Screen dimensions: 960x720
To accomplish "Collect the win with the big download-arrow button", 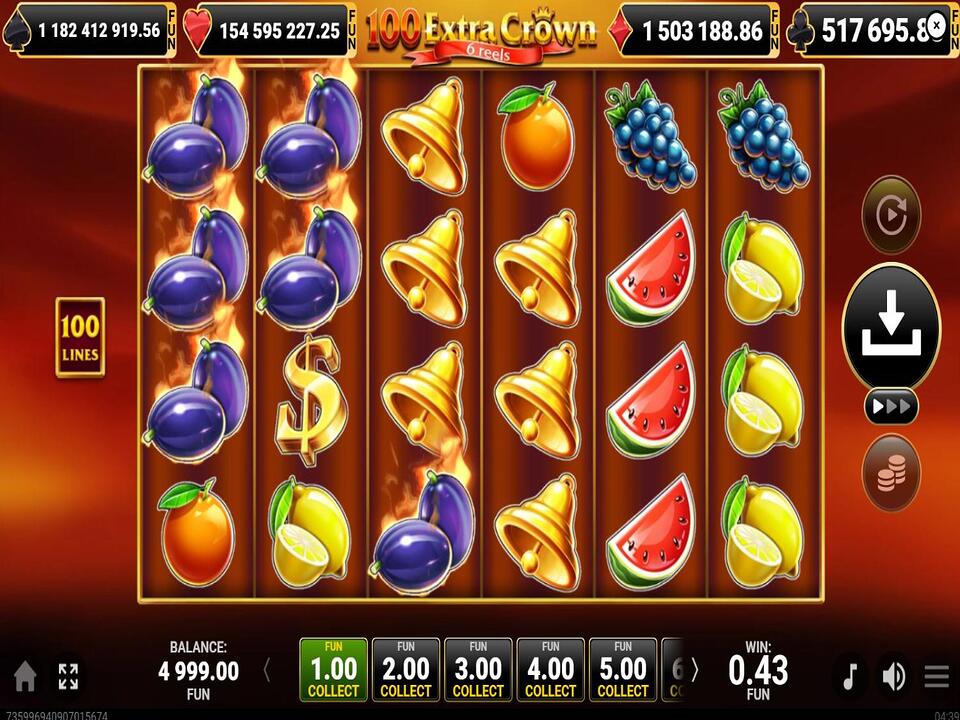I will tap(891, 326).
